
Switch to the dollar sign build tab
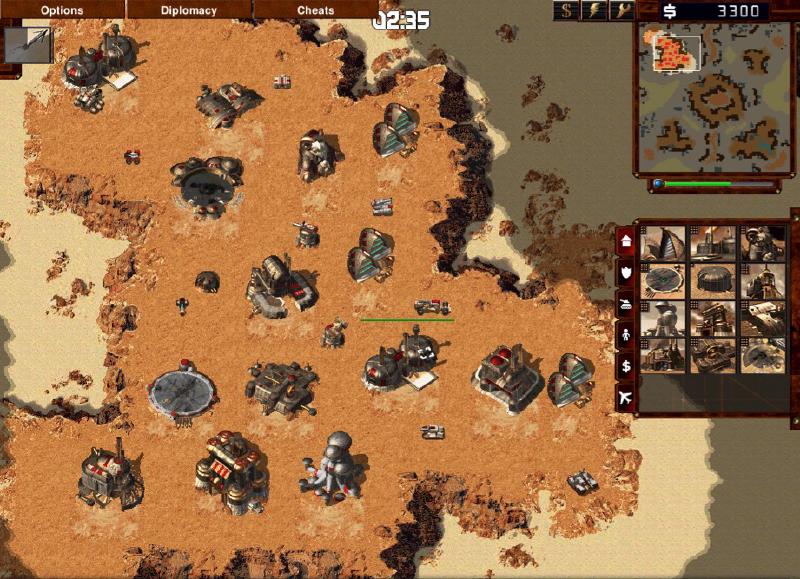click(x=626, y=367)
